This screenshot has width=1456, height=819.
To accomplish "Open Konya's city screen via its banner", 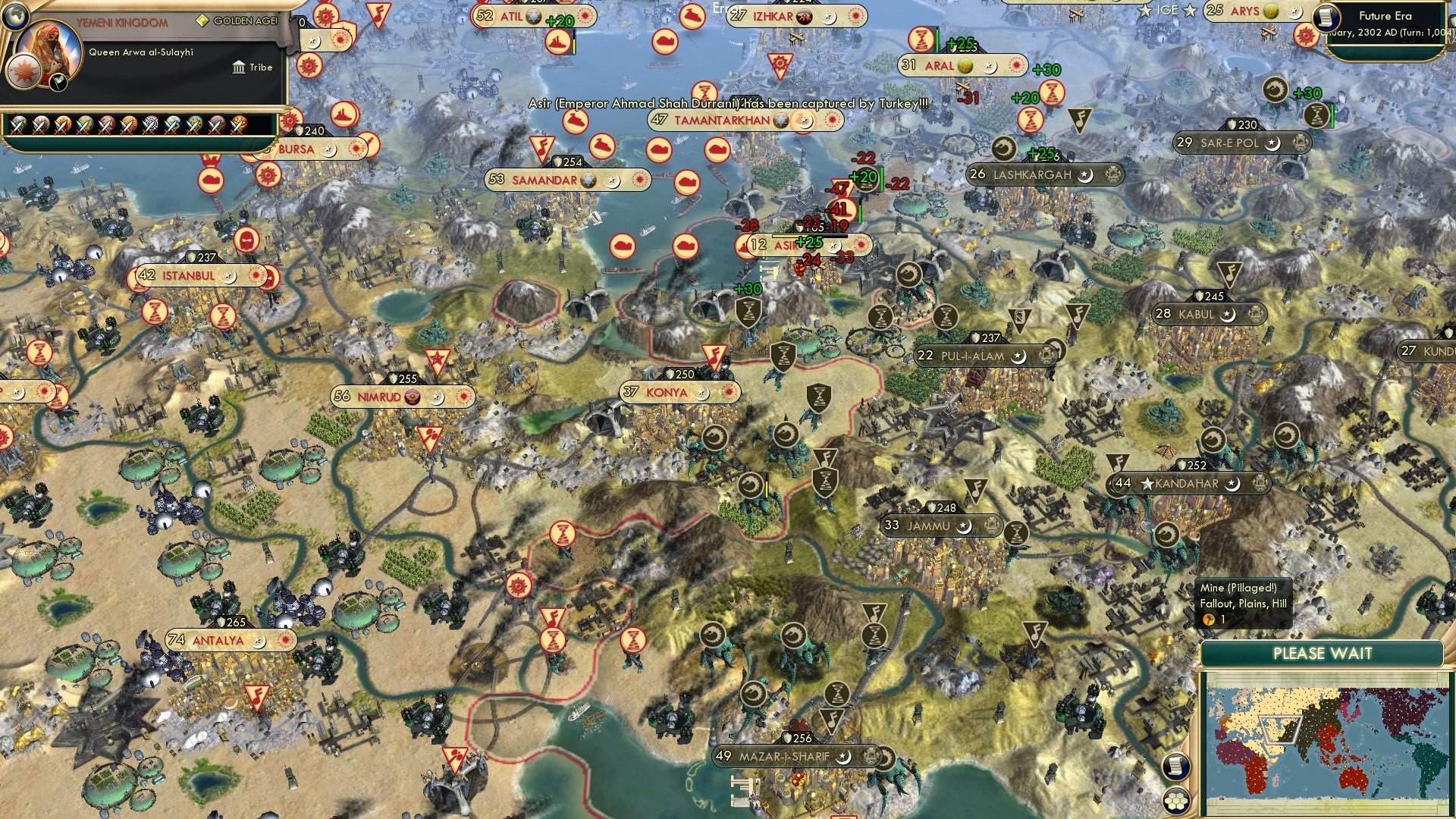I will pyautogui.click(x=666, y=393).
